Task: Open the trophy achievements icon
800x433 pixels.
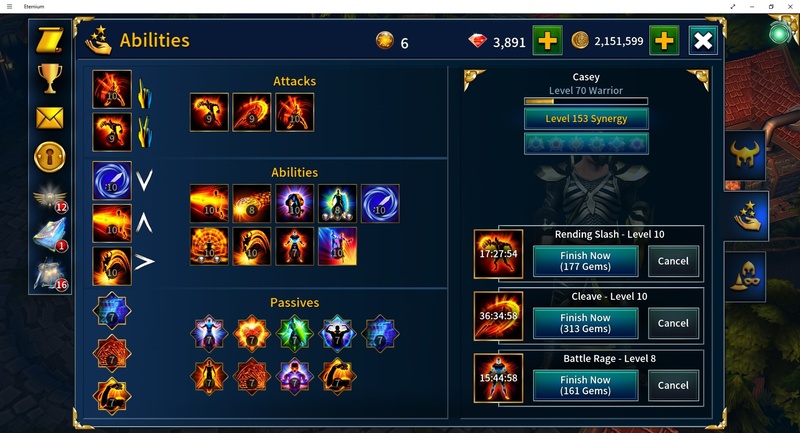Action: click(50, 78)
